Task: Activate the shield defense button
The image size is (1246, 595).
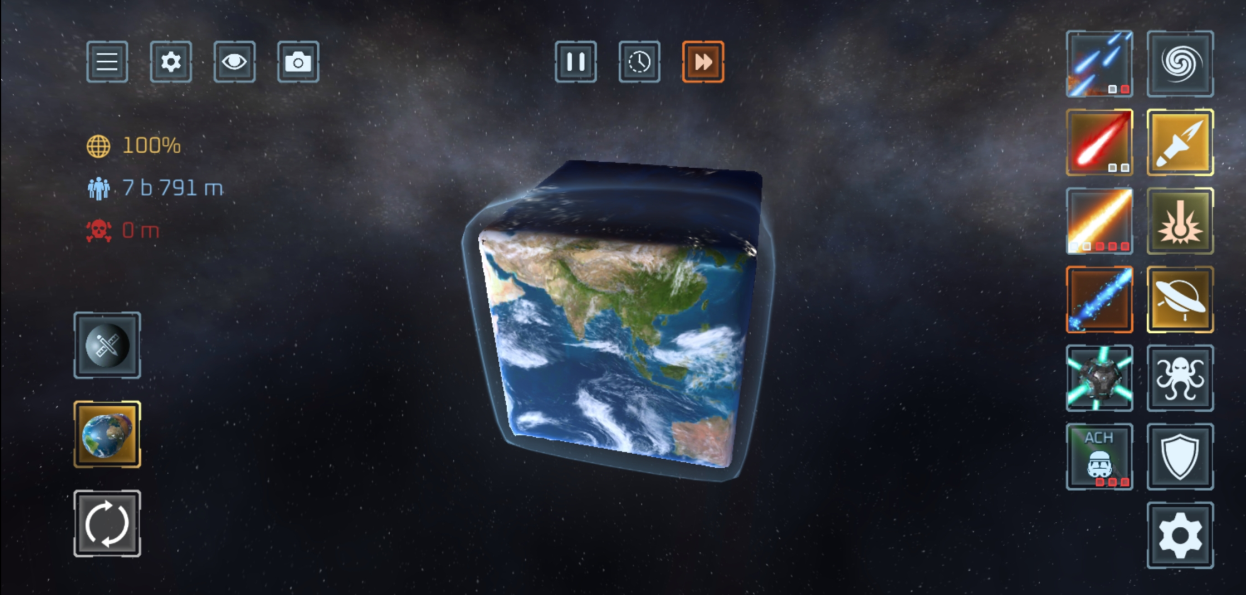Action: coord(1180,457)
